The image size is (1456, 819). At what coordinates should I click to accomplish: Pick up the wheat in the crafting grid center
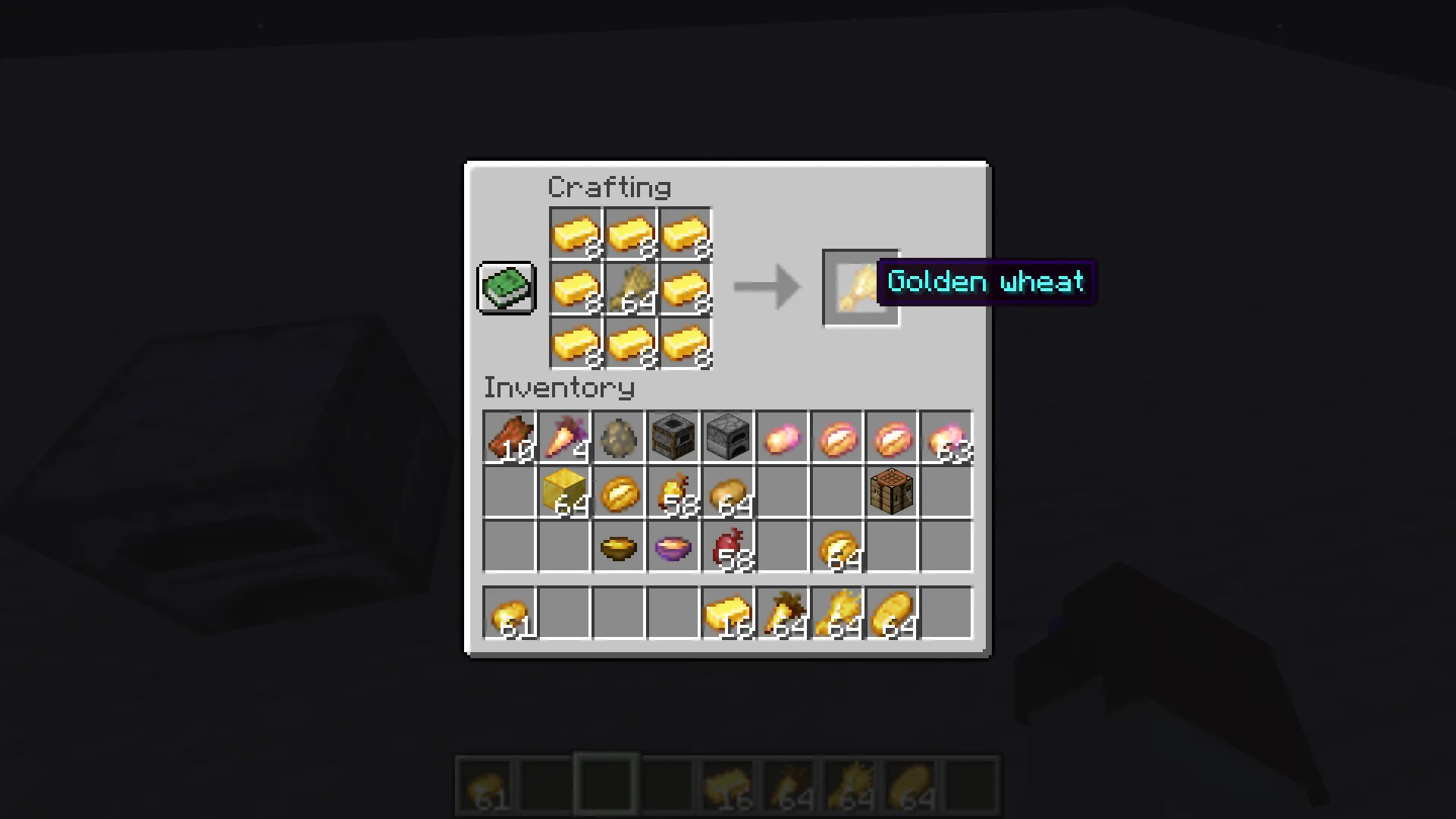click(x=630, y=287)
